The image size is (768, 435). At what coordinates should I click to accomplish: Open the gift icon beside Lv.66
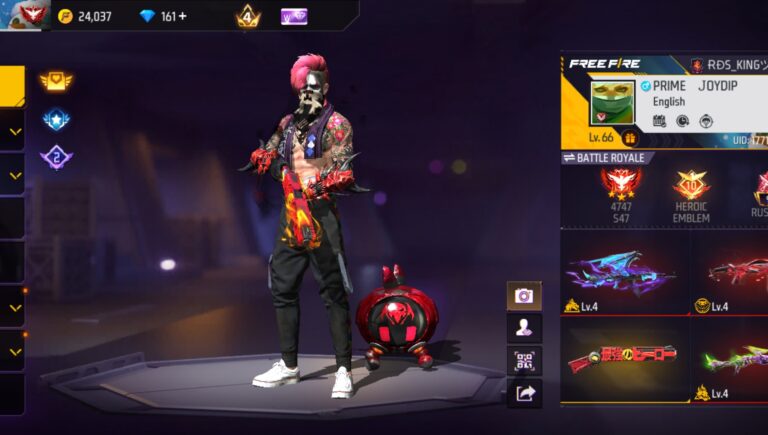[x=631, y=138]
